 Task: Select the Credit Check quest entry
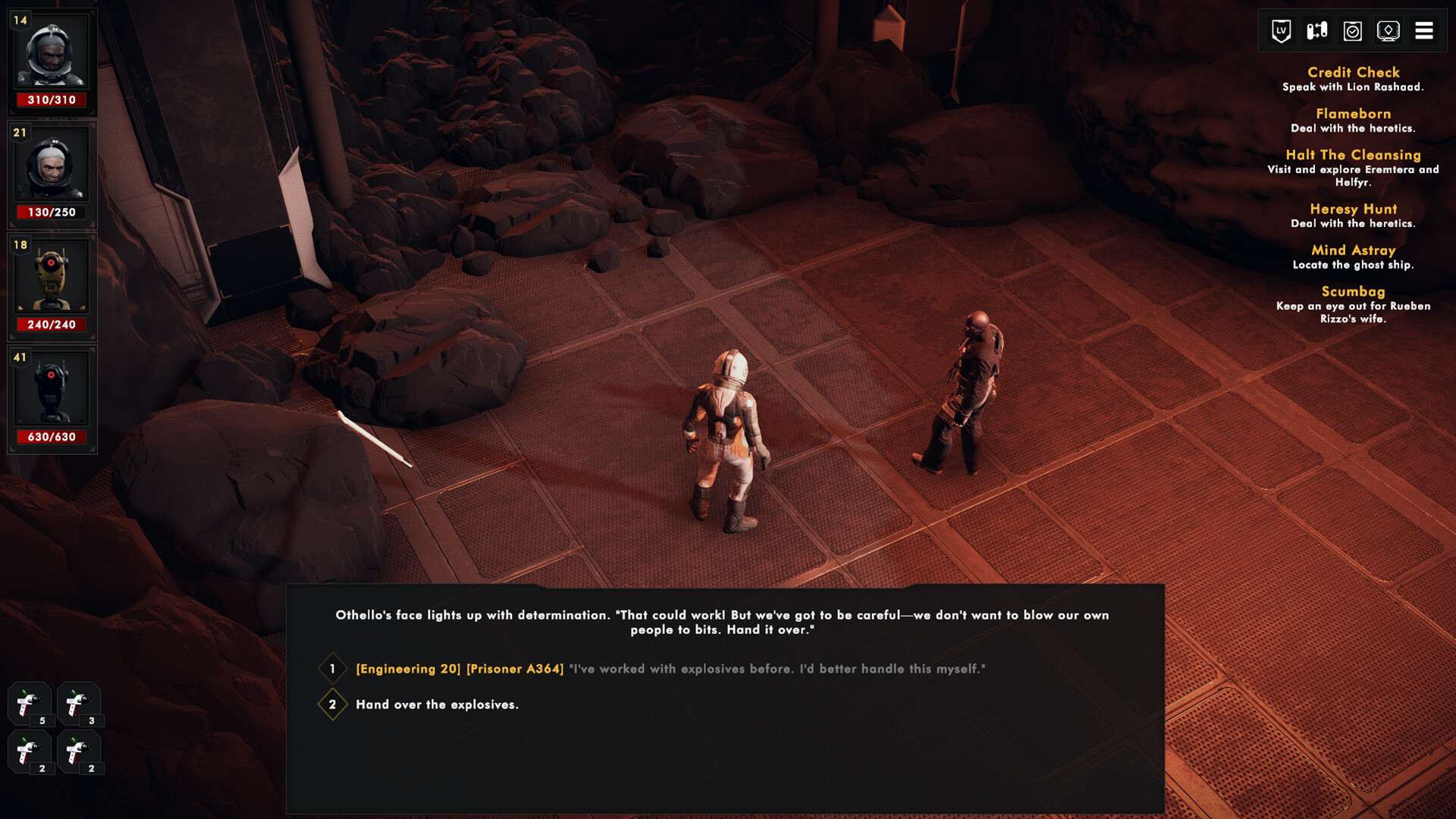click(1353, 73)
